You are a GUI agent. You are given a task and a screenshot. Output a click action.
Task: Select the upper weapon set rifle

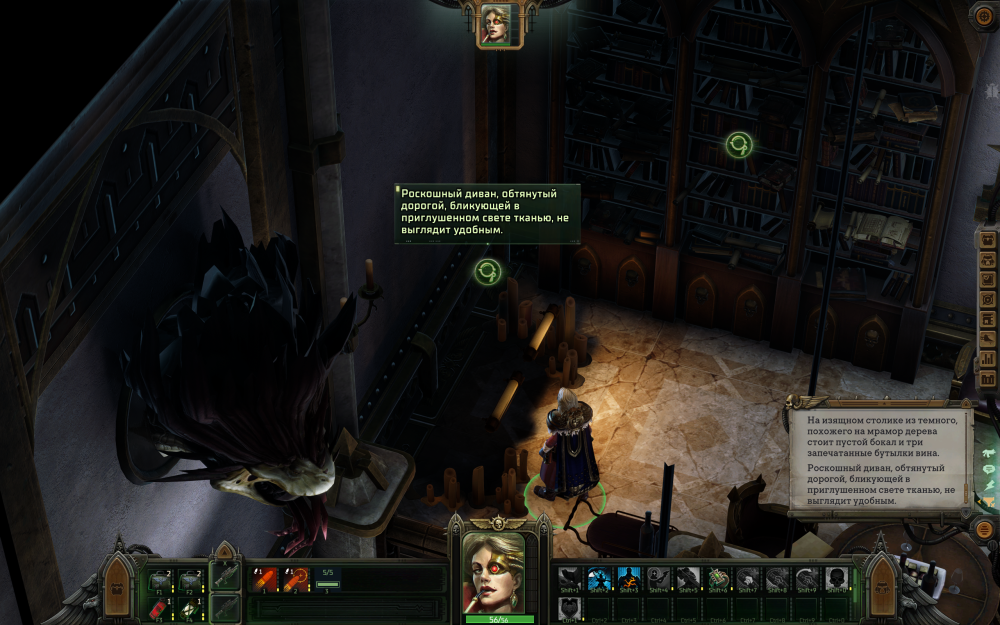point(226,575)
